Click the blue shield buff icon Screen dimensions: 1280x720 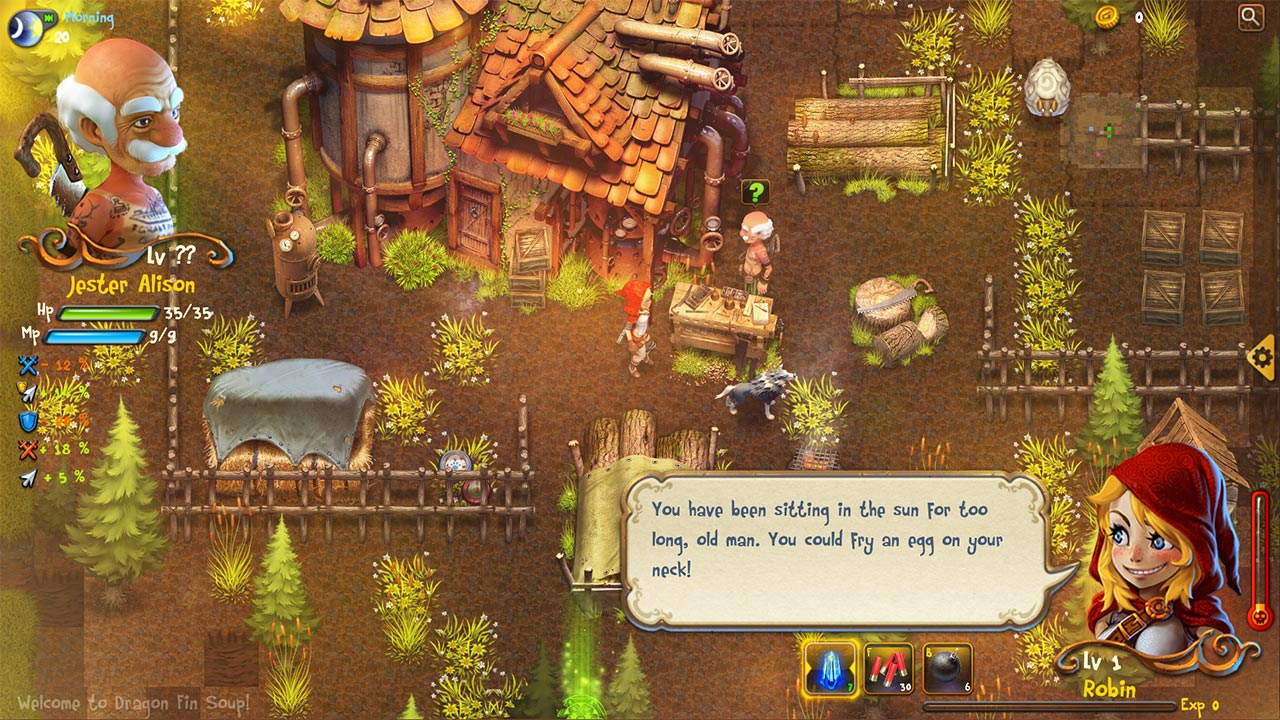coord(27,420)
